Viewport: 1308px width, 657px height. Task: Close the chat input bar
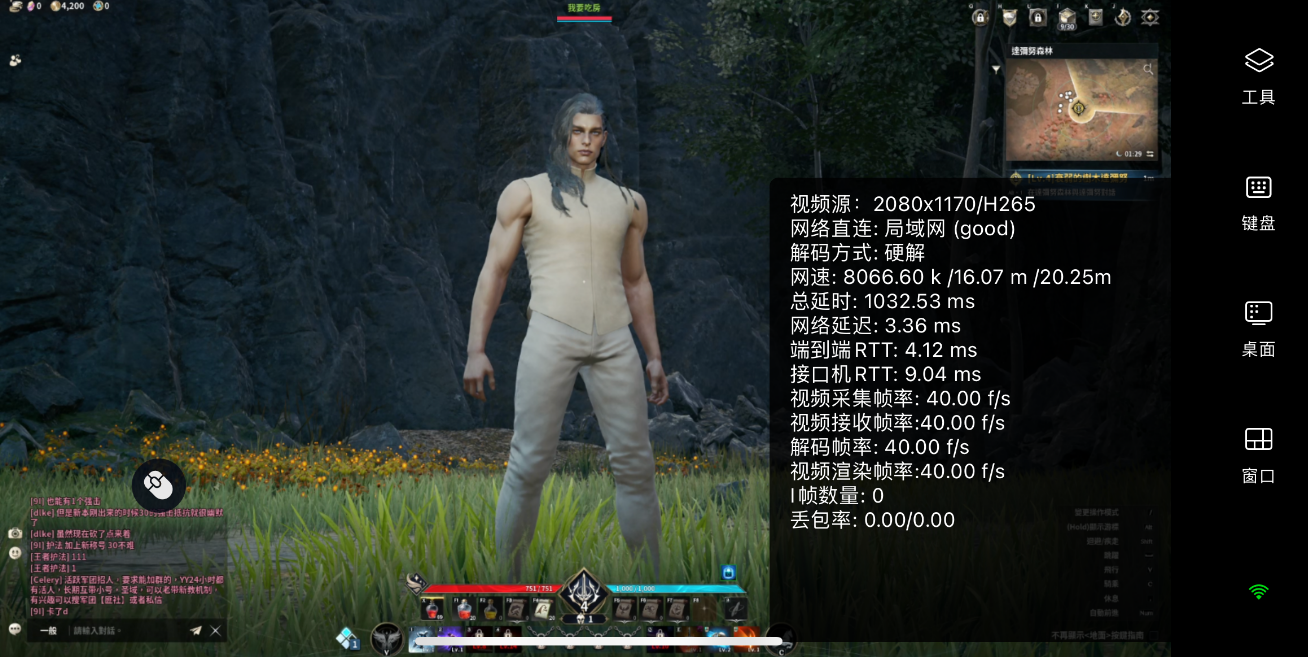point(215,631)
